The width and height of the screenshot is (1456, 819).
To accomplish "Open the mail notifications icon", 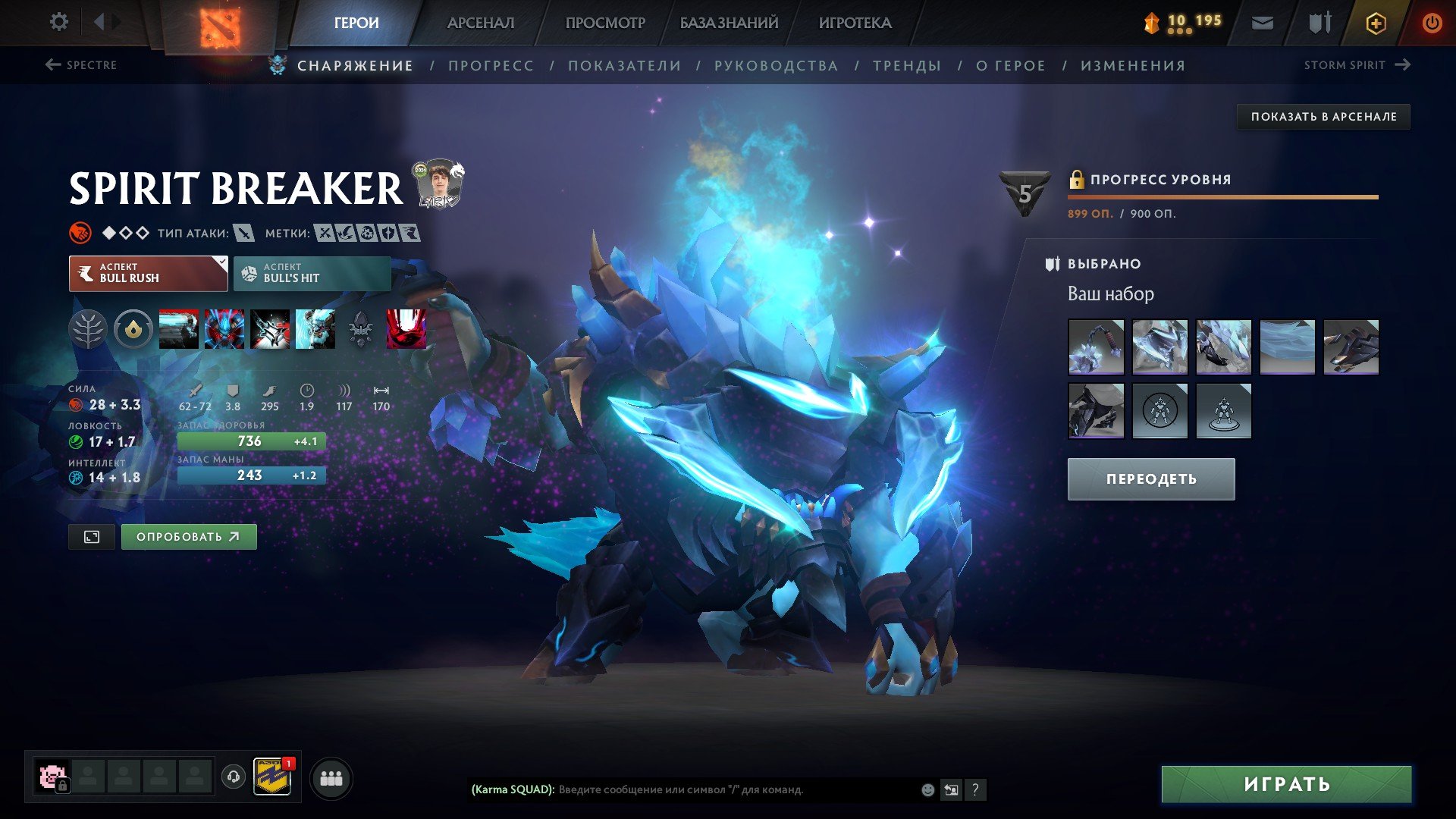I will point(1261,22).
